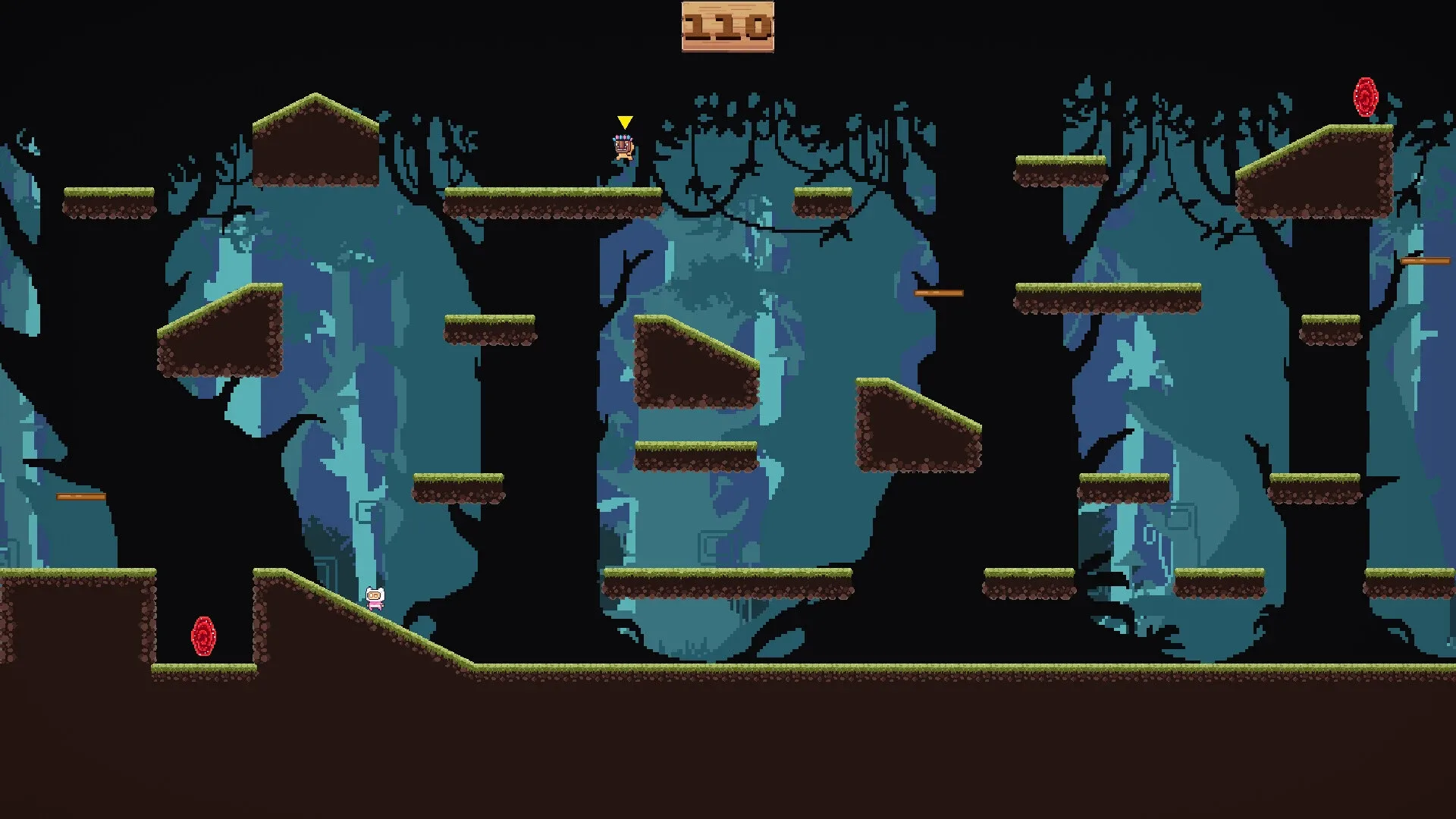Viewport: 1456px width, 819px height.
Task: Select the yellow arrow indicator above the totem
Action: point(623,121)
